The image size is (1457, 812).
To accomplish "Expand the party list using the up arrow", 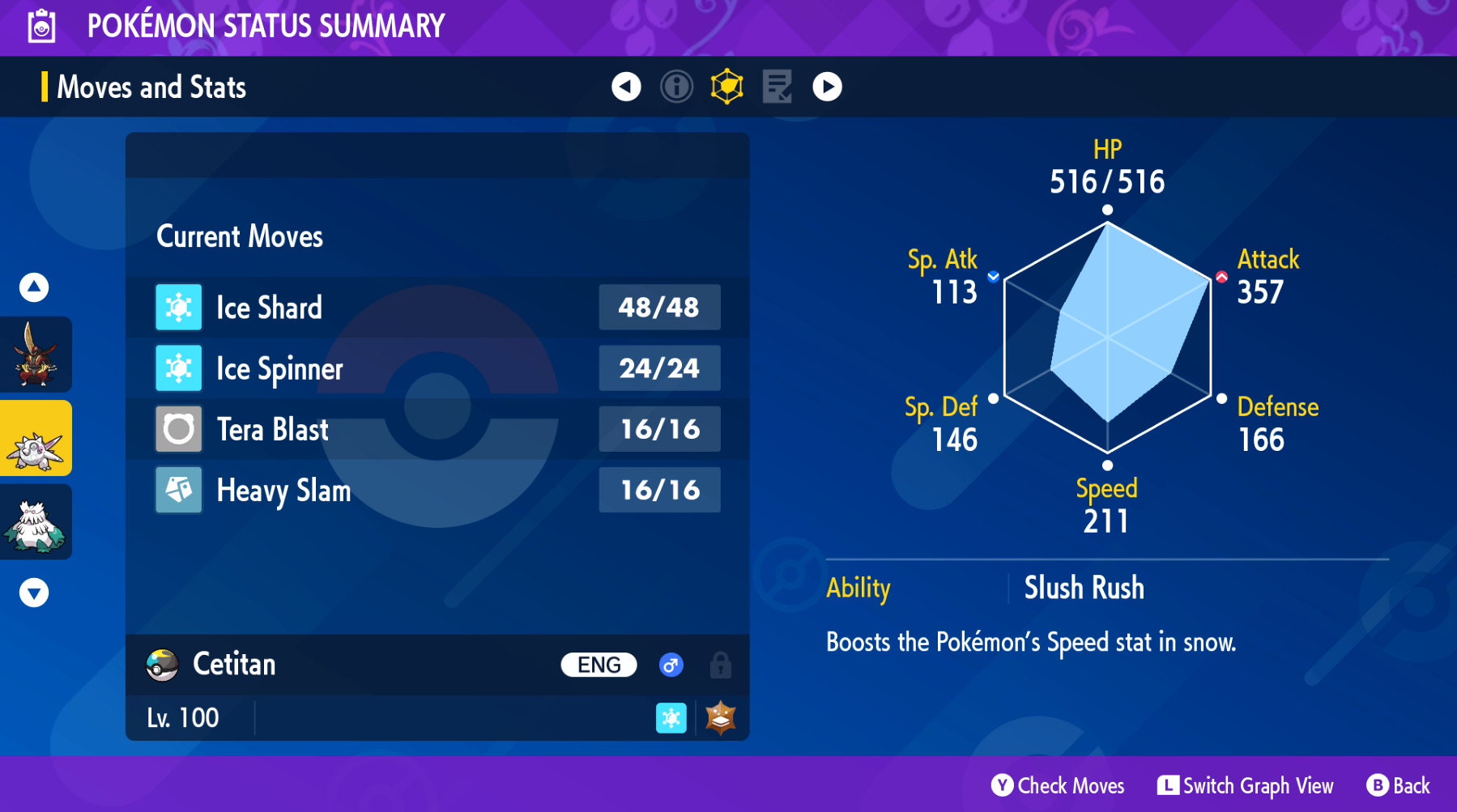I will click(34, 287).
